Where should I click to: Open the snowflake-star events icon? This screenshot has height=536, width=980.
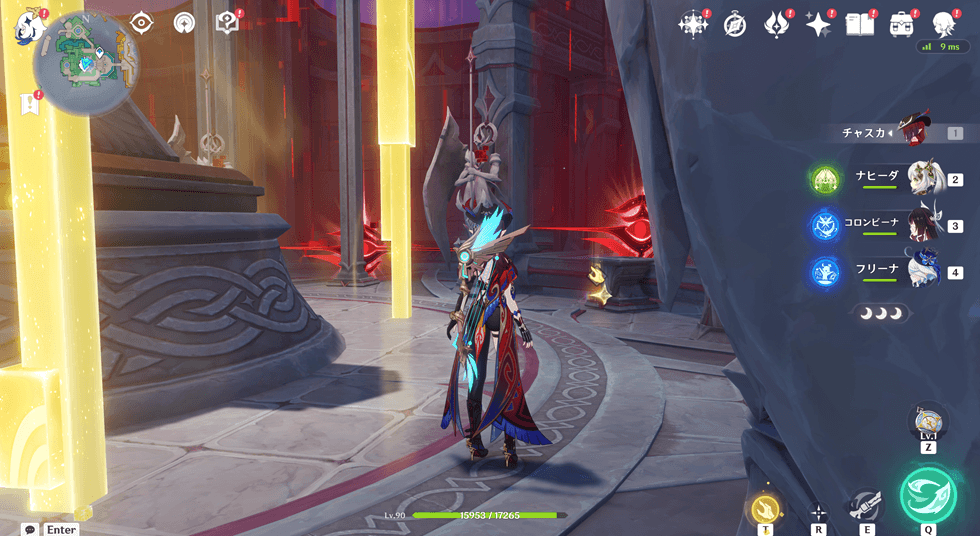tap(693, 25)
